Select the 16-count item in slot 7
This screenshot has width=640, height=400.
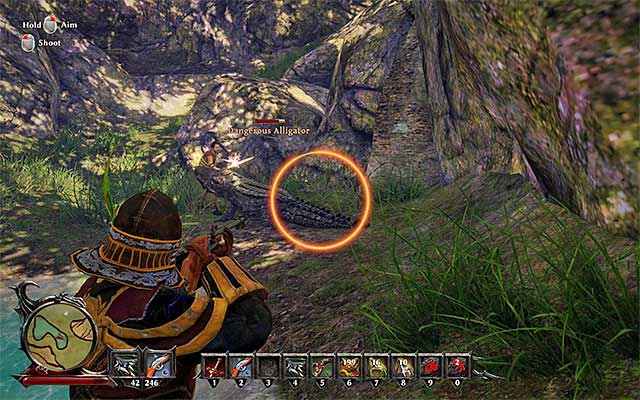[375, 366]
